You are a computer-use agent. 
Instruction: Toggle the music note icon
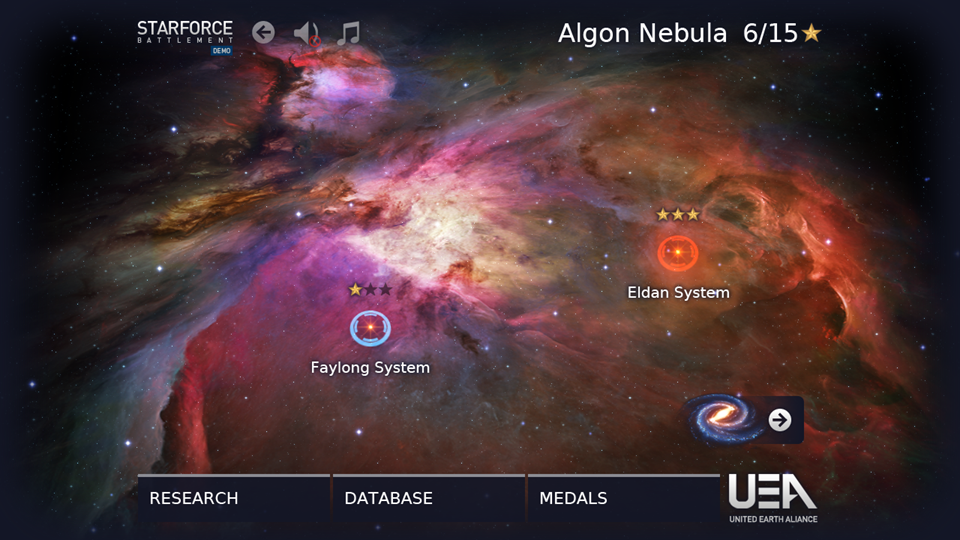click(348, 33)
